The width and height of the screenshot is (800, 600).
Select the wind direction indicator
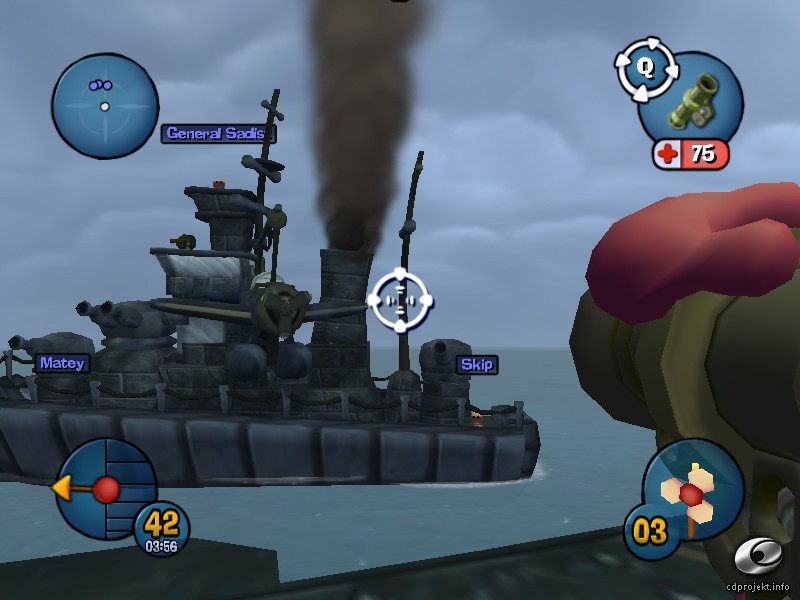pyautogui.click(x=105, y=489)
